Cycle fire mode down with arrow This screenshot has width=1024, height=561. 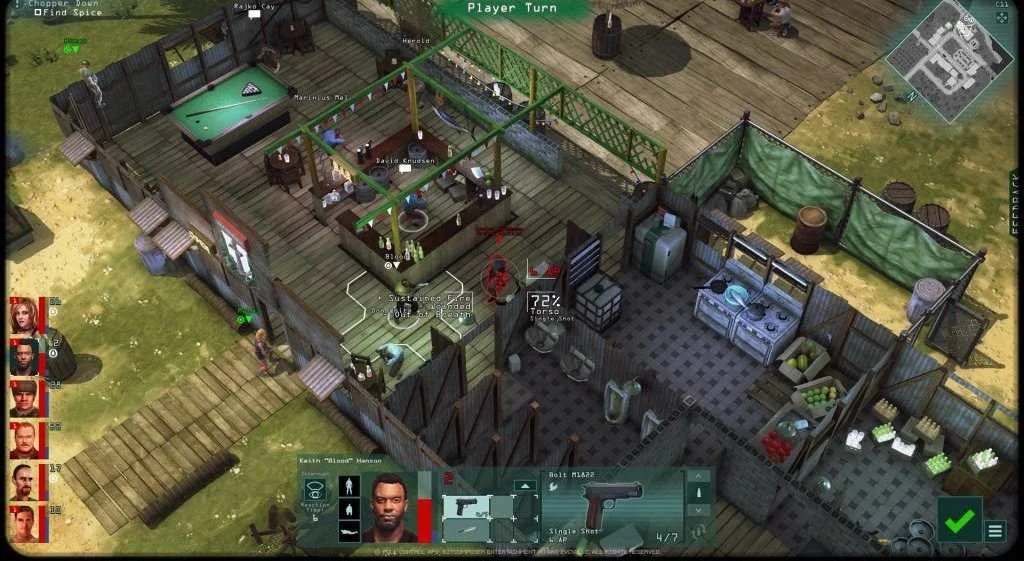[x=699, y=510]
